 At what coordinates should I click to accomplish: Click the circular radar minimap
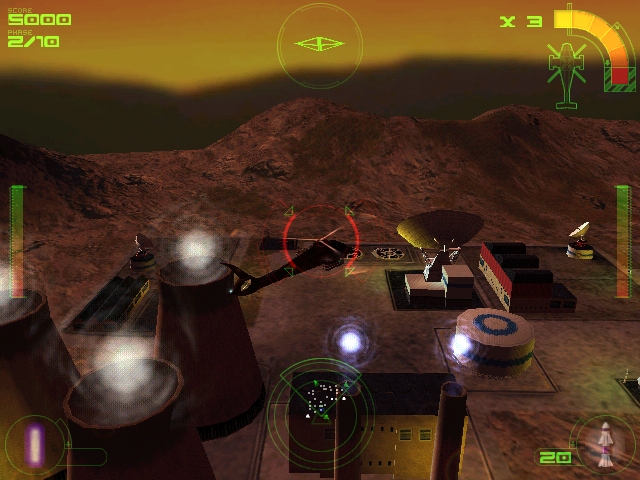point(320,403)
